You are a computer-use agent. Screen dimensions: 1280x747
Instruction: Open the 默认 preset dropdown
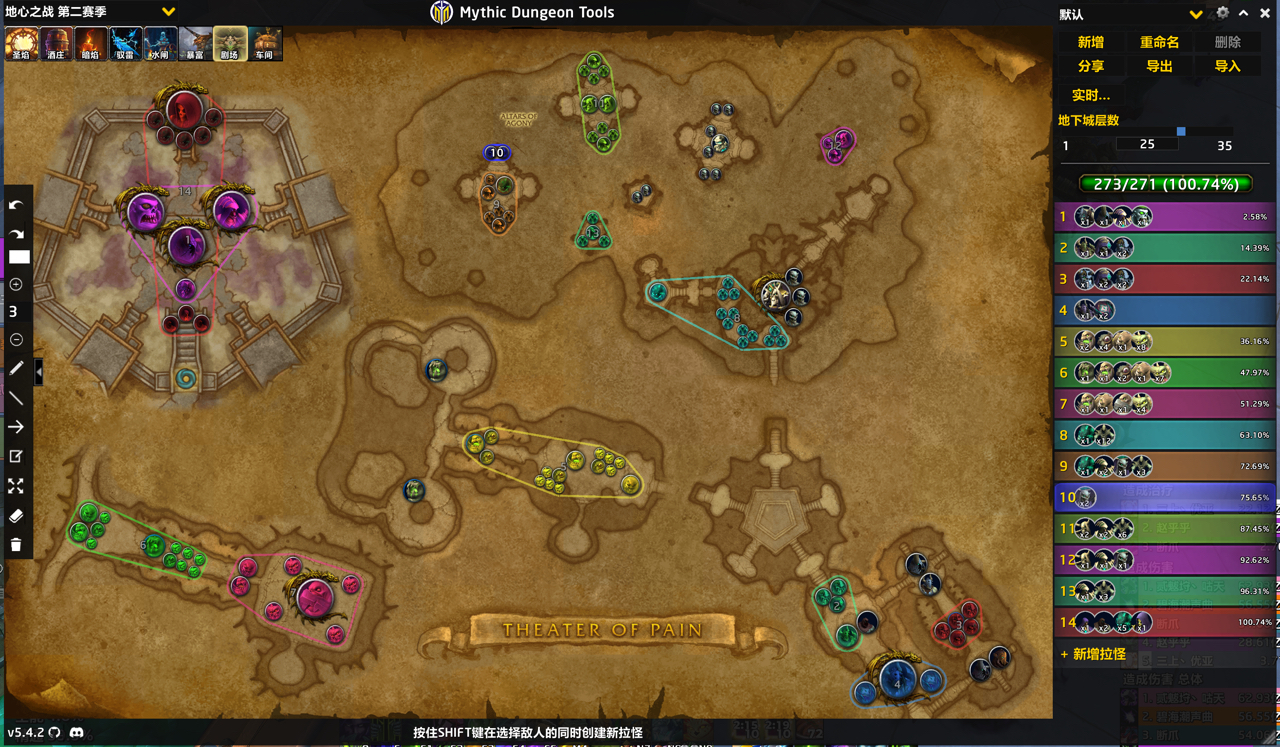pos(1196,14)
